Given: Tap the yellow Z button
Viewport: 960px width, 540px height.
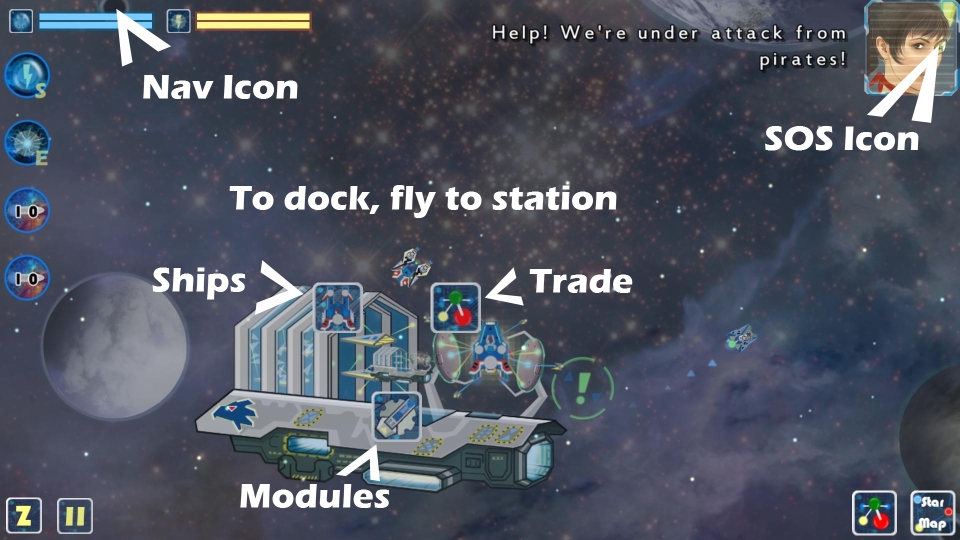Looking at the screenshot, I should (24, 516).
